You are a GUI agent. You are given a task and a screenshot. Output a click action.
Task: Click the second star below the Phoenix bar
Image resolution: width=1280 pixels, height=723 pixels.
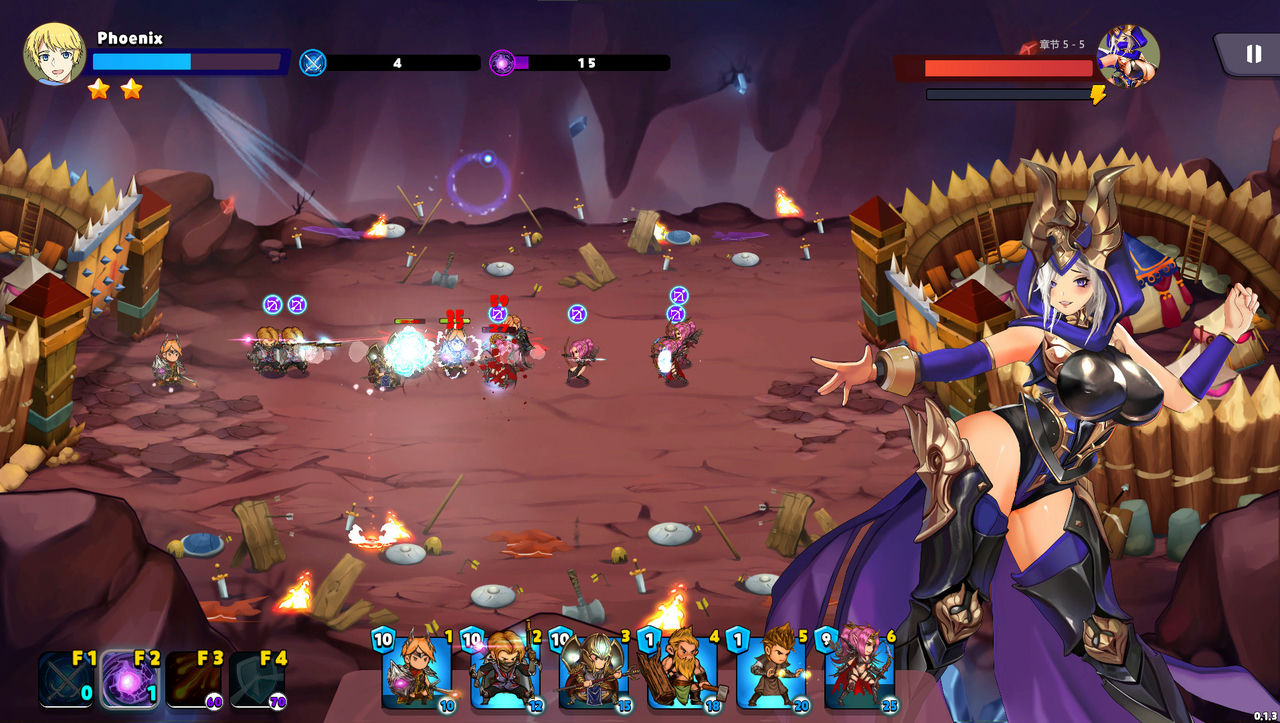coord(129,88)
